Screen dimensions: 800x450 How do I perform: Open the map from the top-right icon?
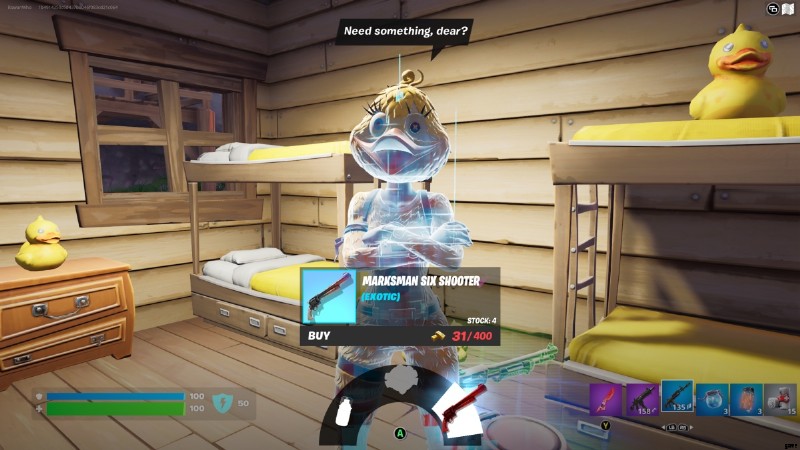click(788, 9)
